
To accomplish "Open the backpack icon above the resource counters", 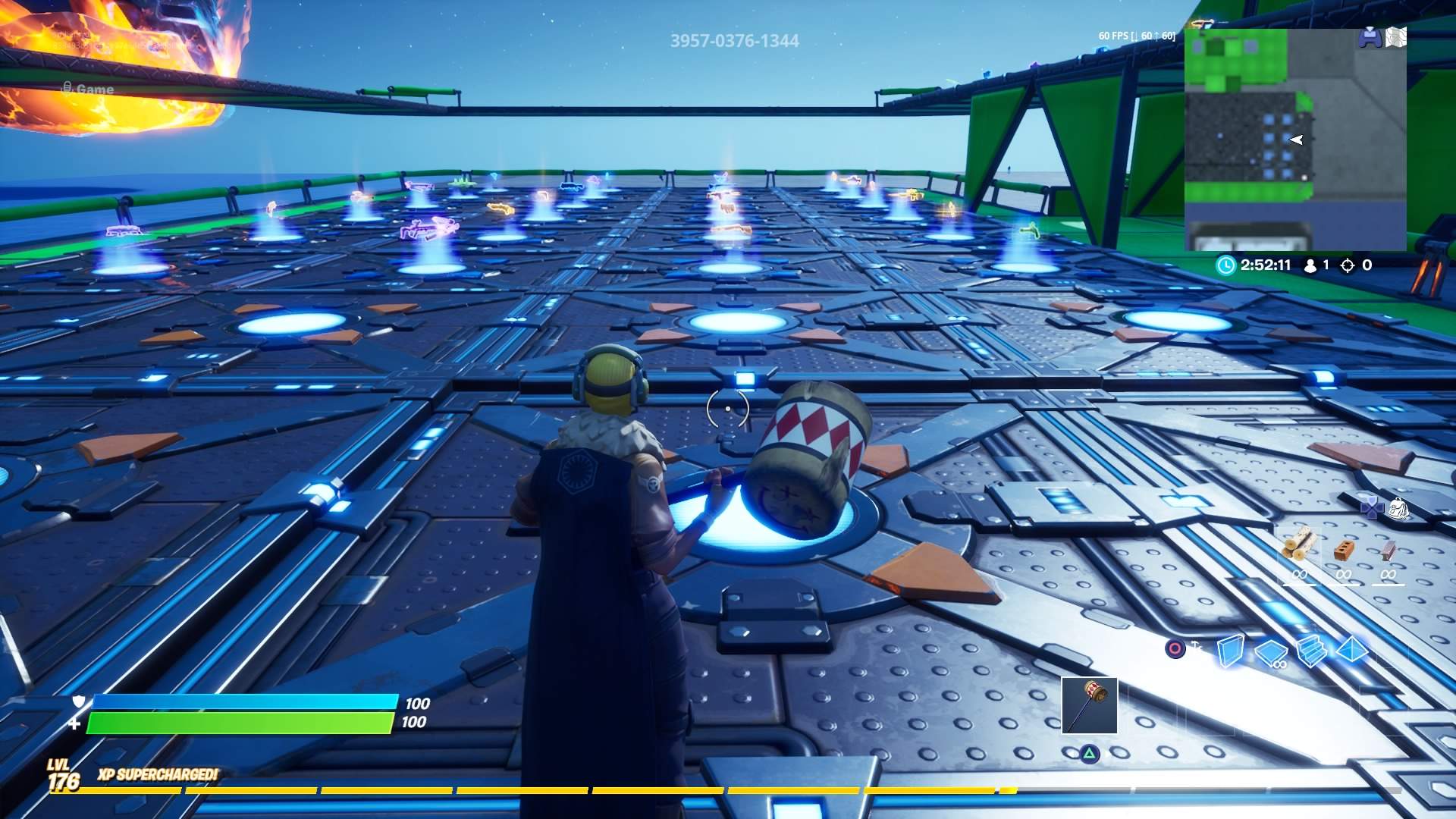I will [1398, 507].
